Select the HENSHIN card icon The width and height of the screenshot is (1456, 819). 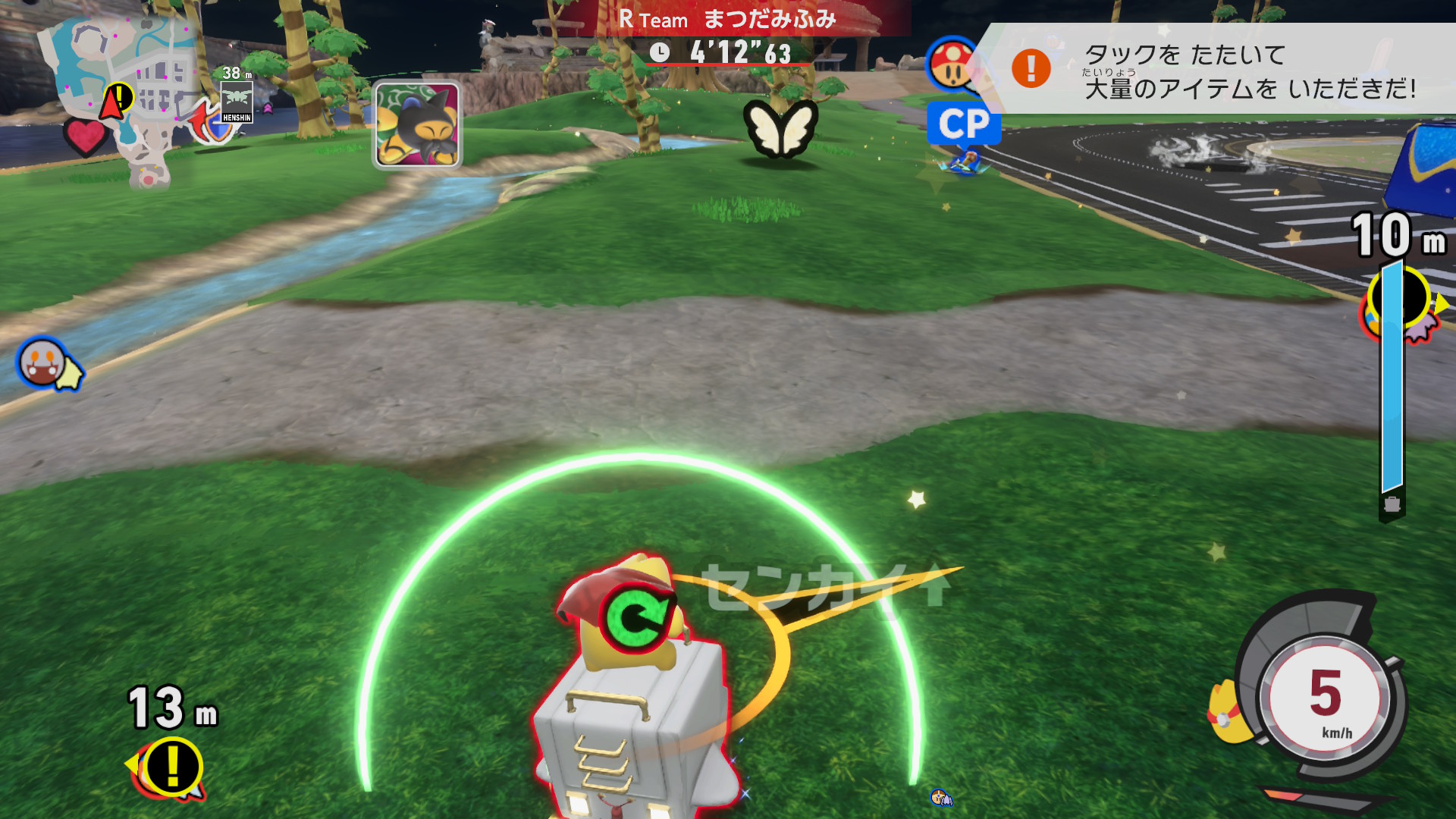(x=237, y=102)
